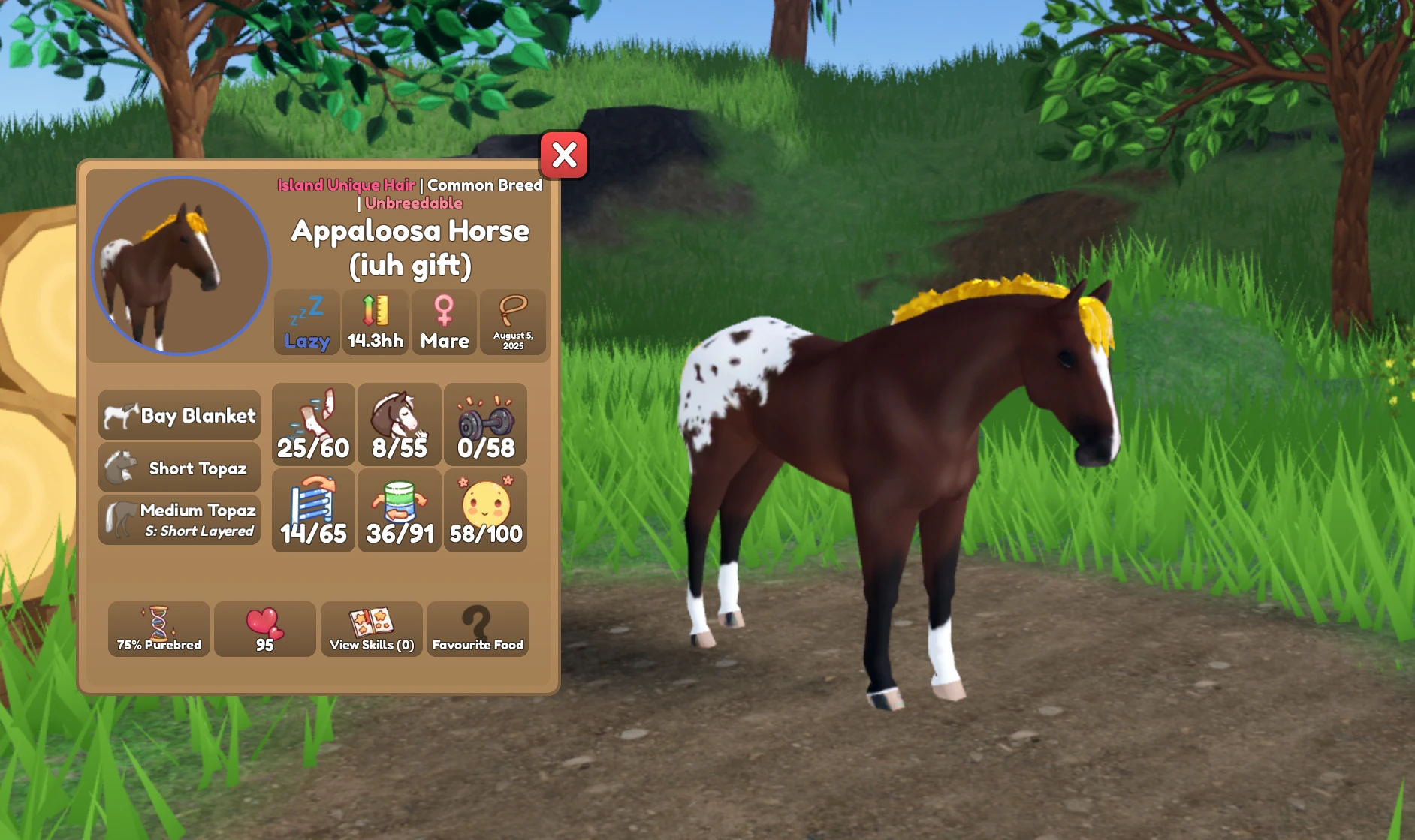Click the smiling happiness face showing 58/100
Viewport: 1415px width, 840px height.
coord(485,510)
